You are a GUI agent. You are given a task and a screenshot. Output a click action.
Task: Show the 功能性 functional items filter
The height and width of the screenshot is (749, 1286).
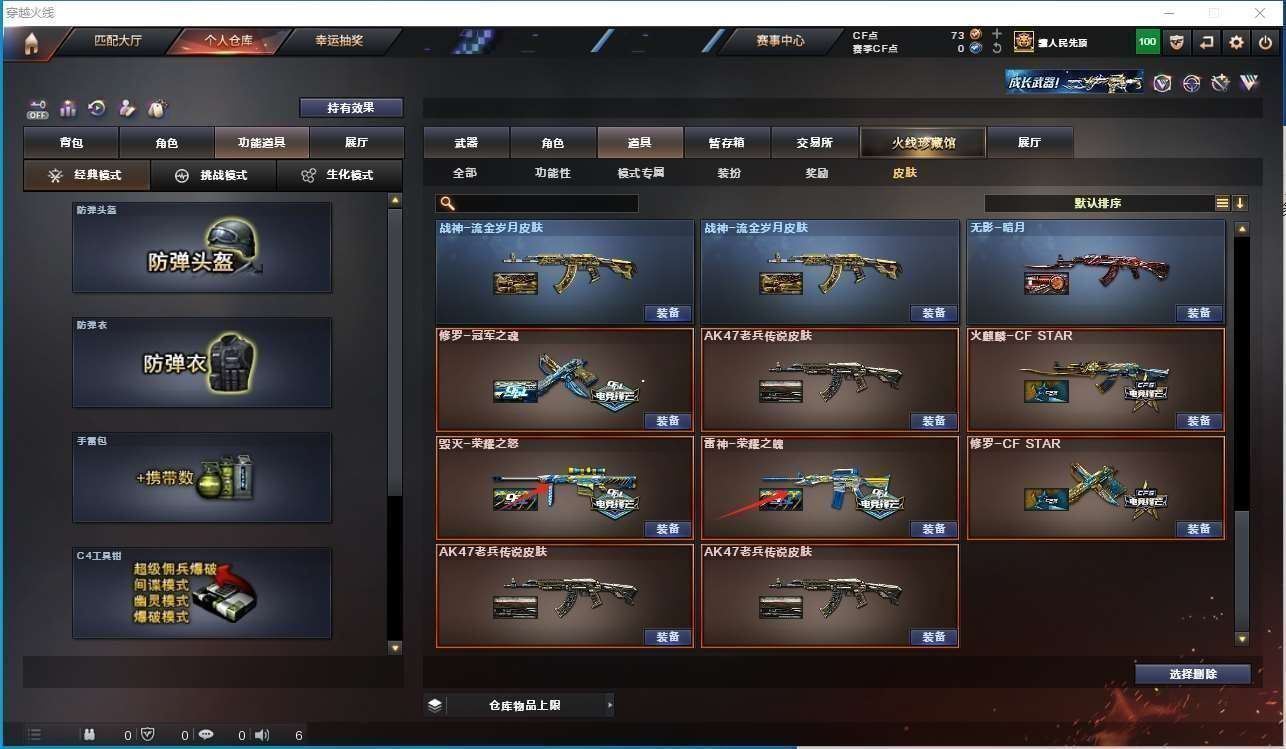pyautogui.click(x=552, y=173)
